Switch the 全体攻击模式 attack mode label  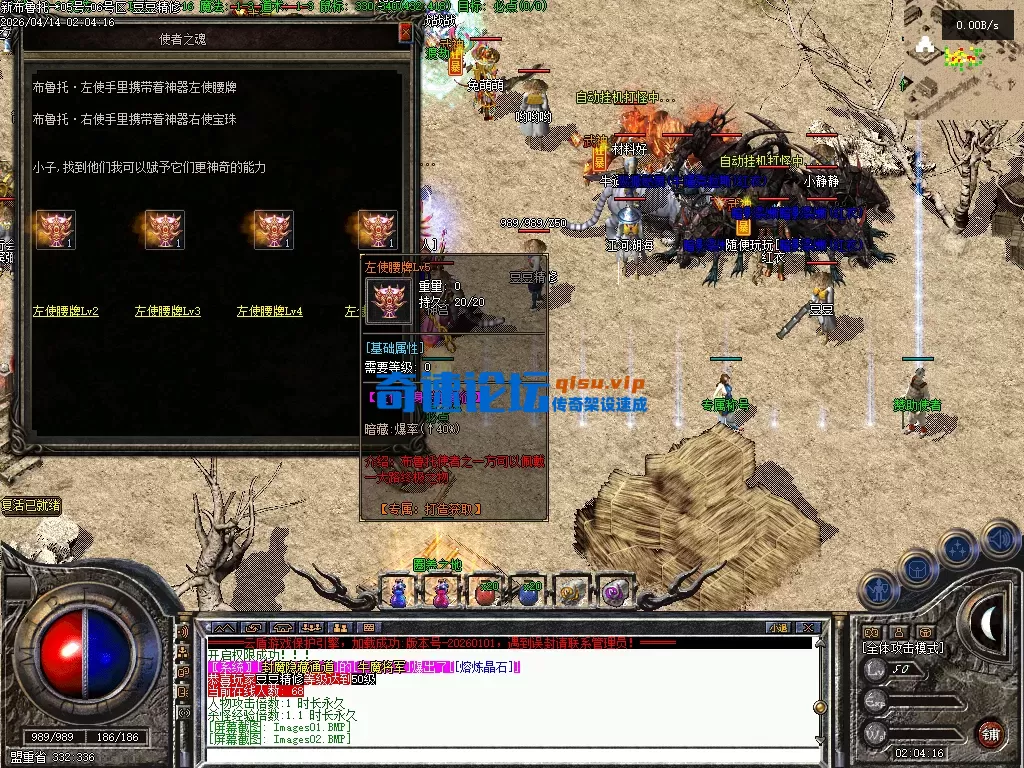[x=903, y=648]
